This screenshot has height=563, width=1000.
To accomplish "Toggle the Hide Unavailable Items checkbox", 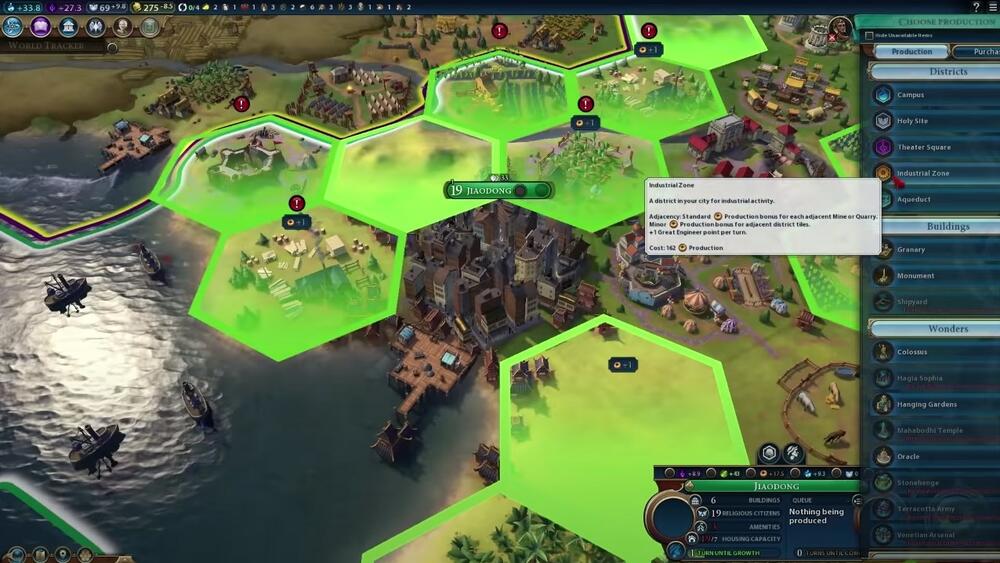I will coord(870,37).
